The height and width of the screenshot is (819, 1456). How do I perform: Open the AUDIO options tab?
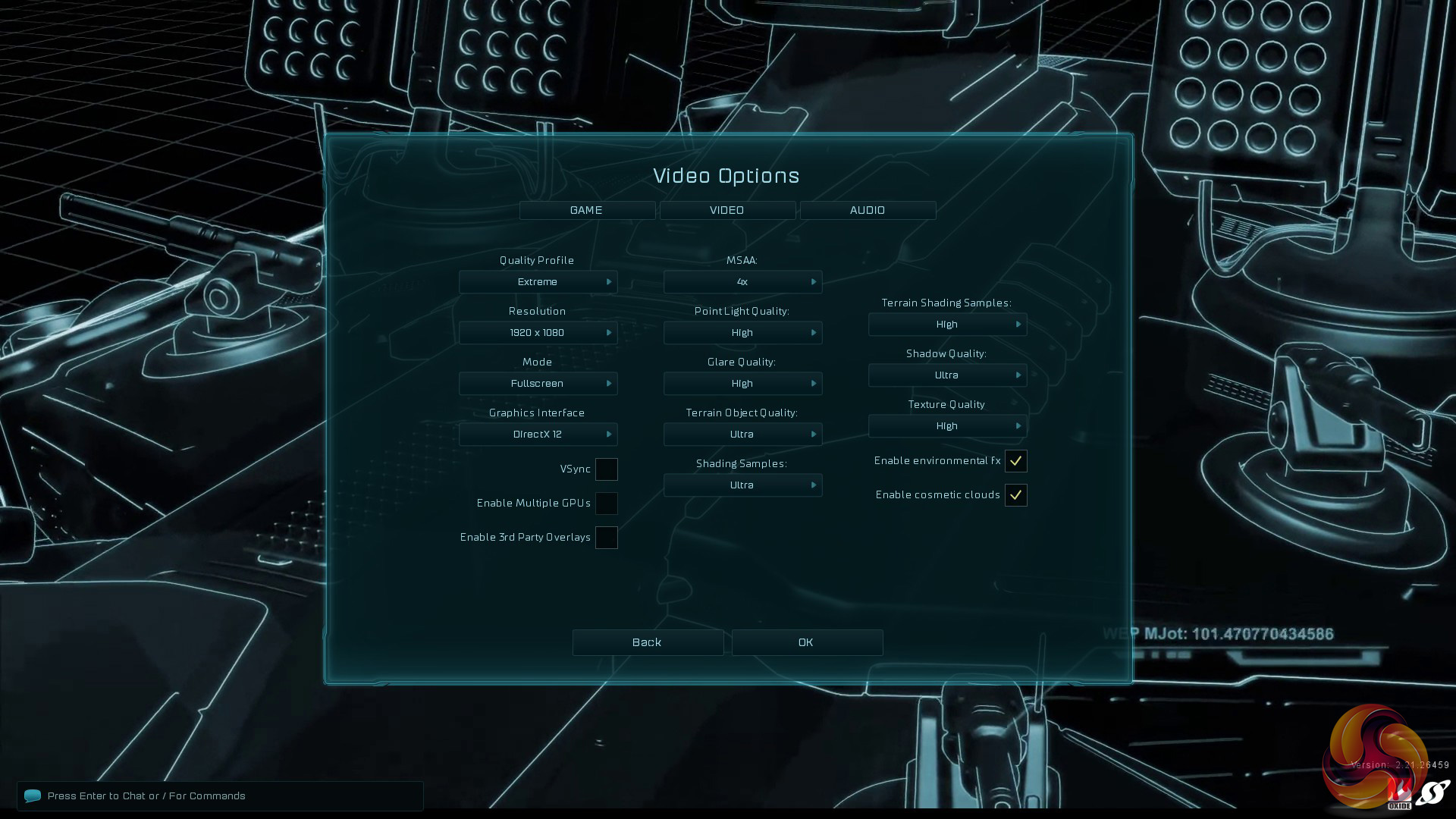click(x=868, y=210)
